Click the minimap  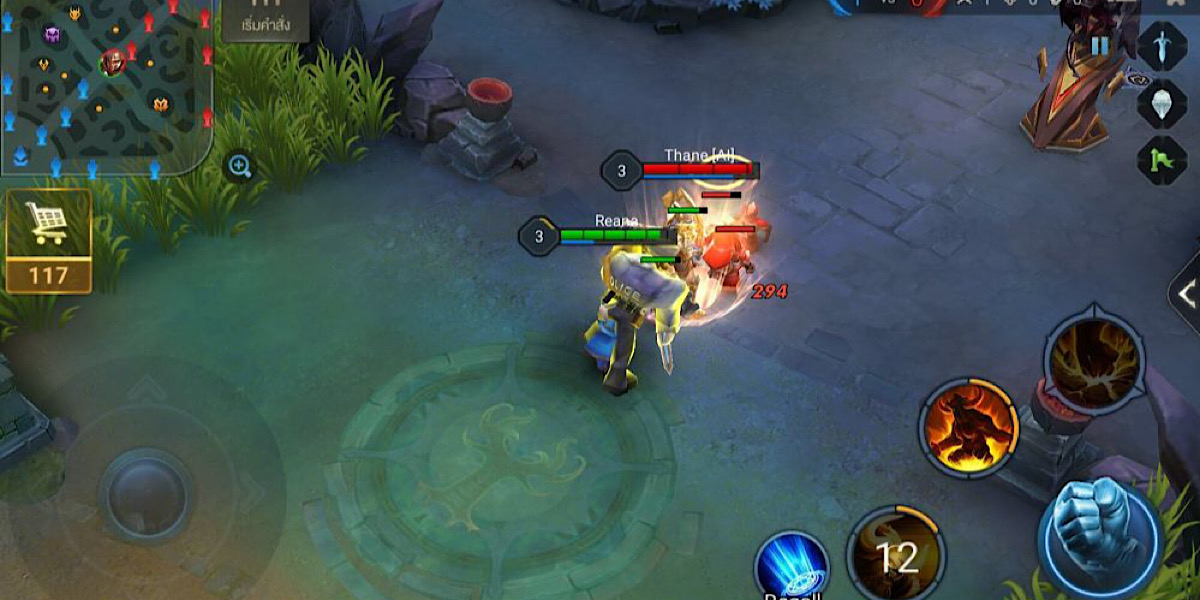click(x=105, y=85)
